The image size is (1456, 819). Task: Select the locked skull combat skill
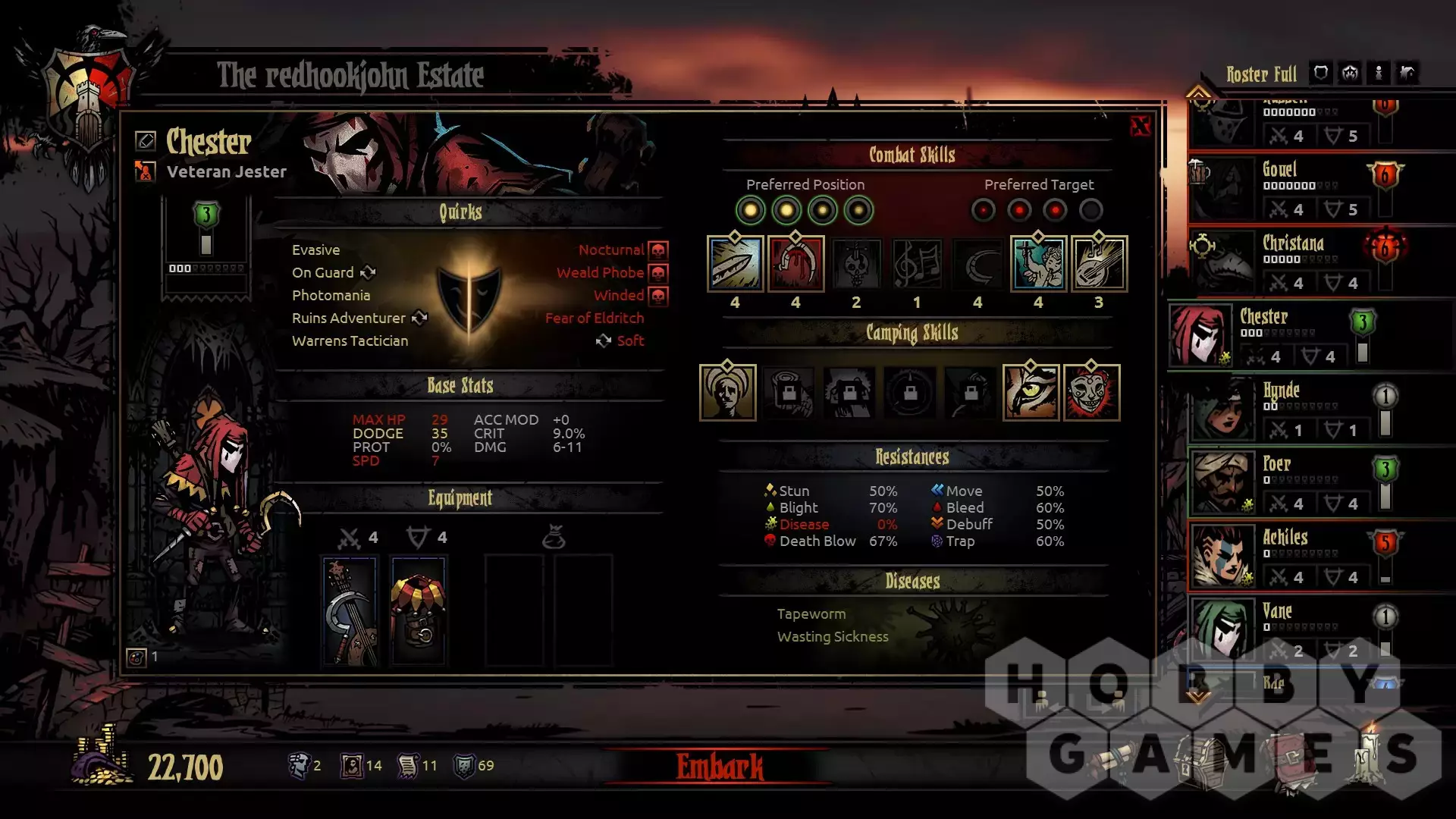[856, 264]
